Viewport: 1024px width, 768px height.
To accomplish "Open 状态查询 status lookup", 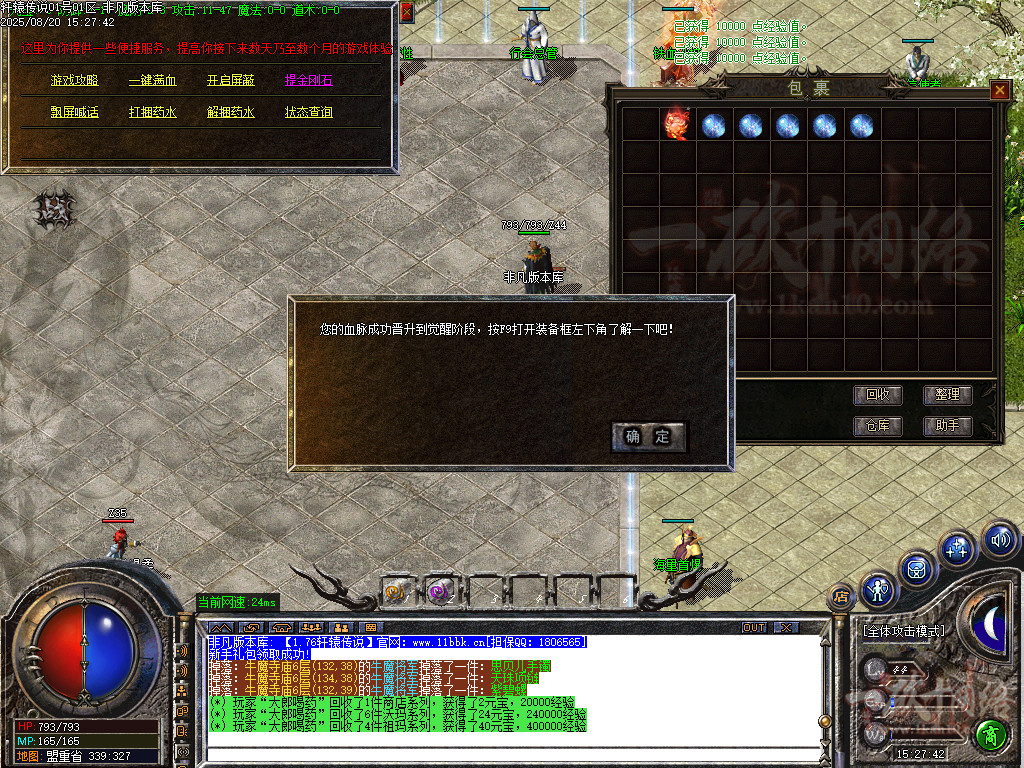I will tap(309, 112).
